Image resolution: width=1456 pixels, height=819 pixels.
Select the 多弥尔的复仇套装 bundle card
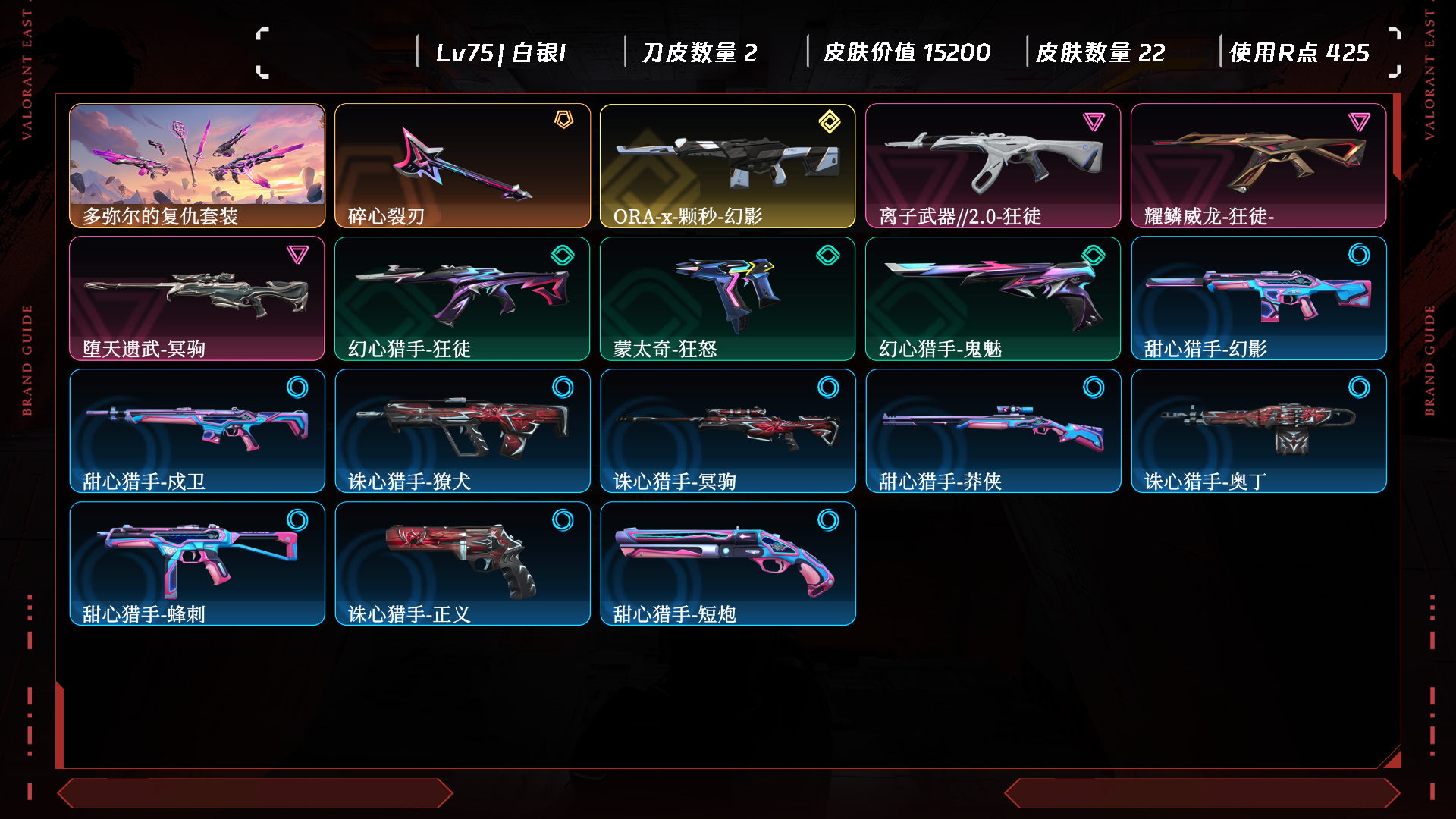(197, 165)
